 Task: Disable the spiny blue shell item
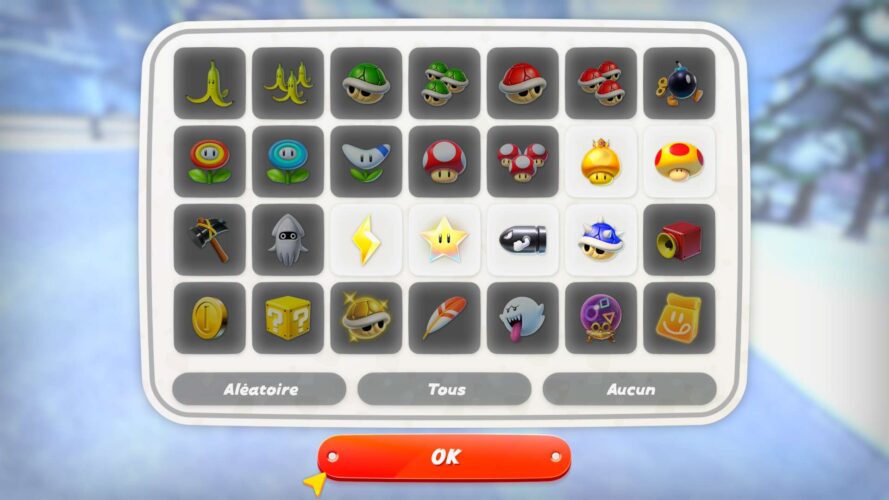pos(601,240)
